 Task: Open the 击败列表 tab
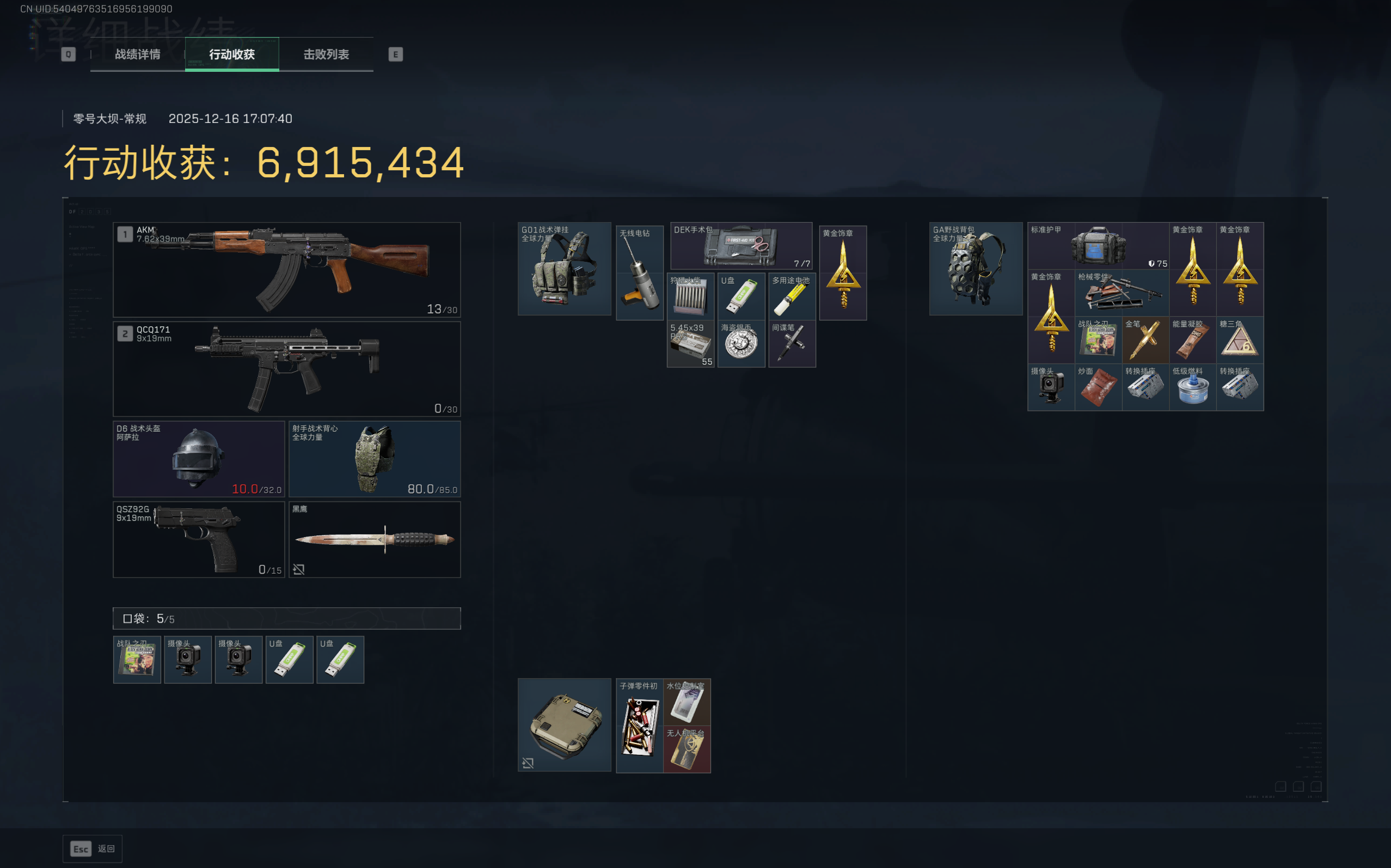326,54
